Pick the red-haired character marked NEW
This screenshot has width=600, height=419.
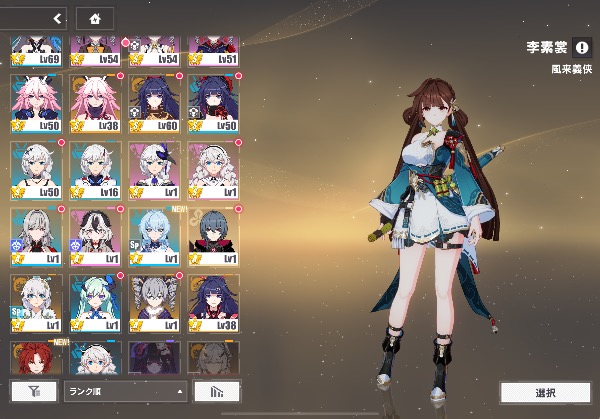pyautogui.click(x=37, y=358)
